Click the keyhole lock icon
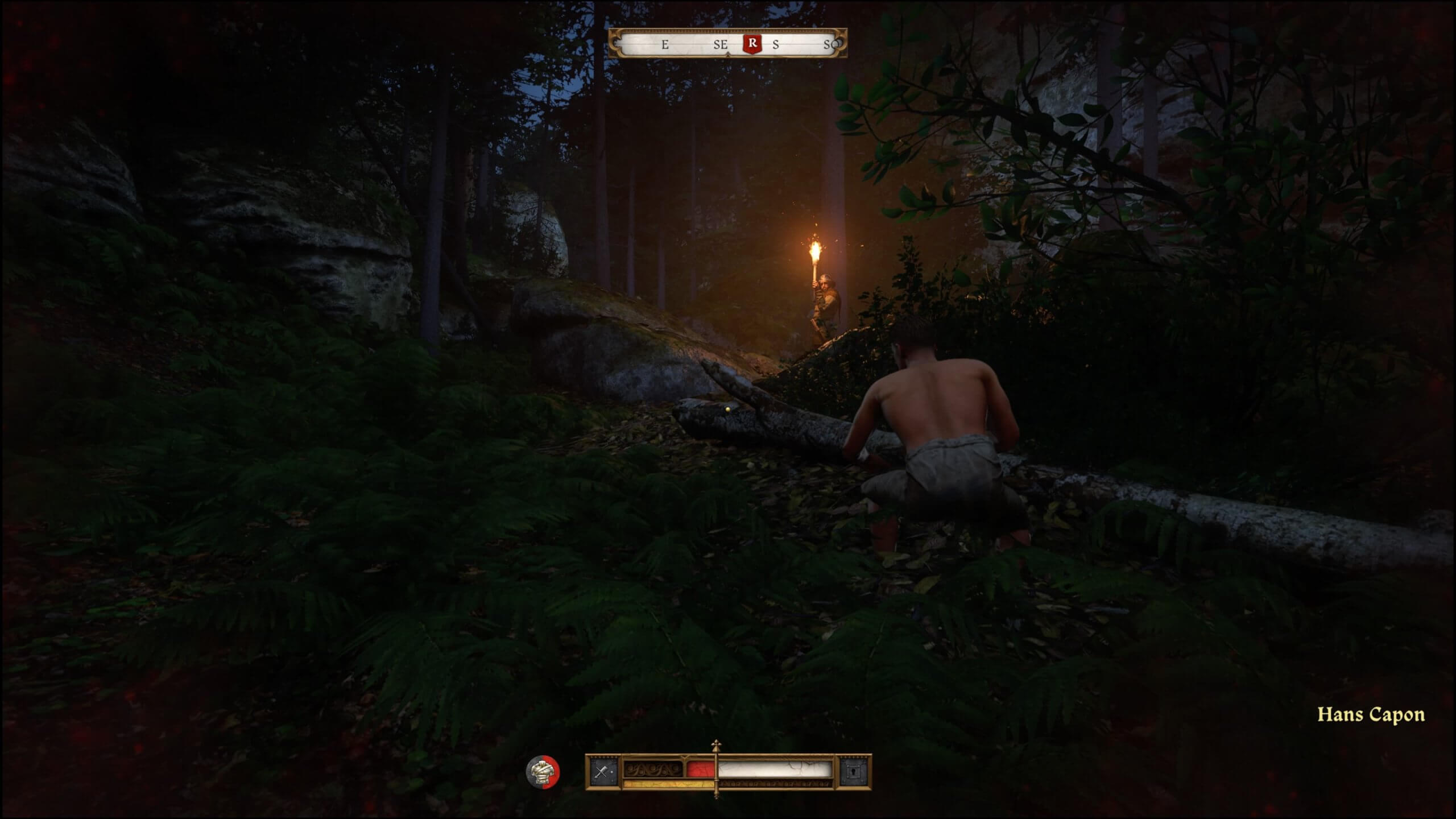Image resolution: width=1456 pixels, height=819 pixels. [855, 772]
